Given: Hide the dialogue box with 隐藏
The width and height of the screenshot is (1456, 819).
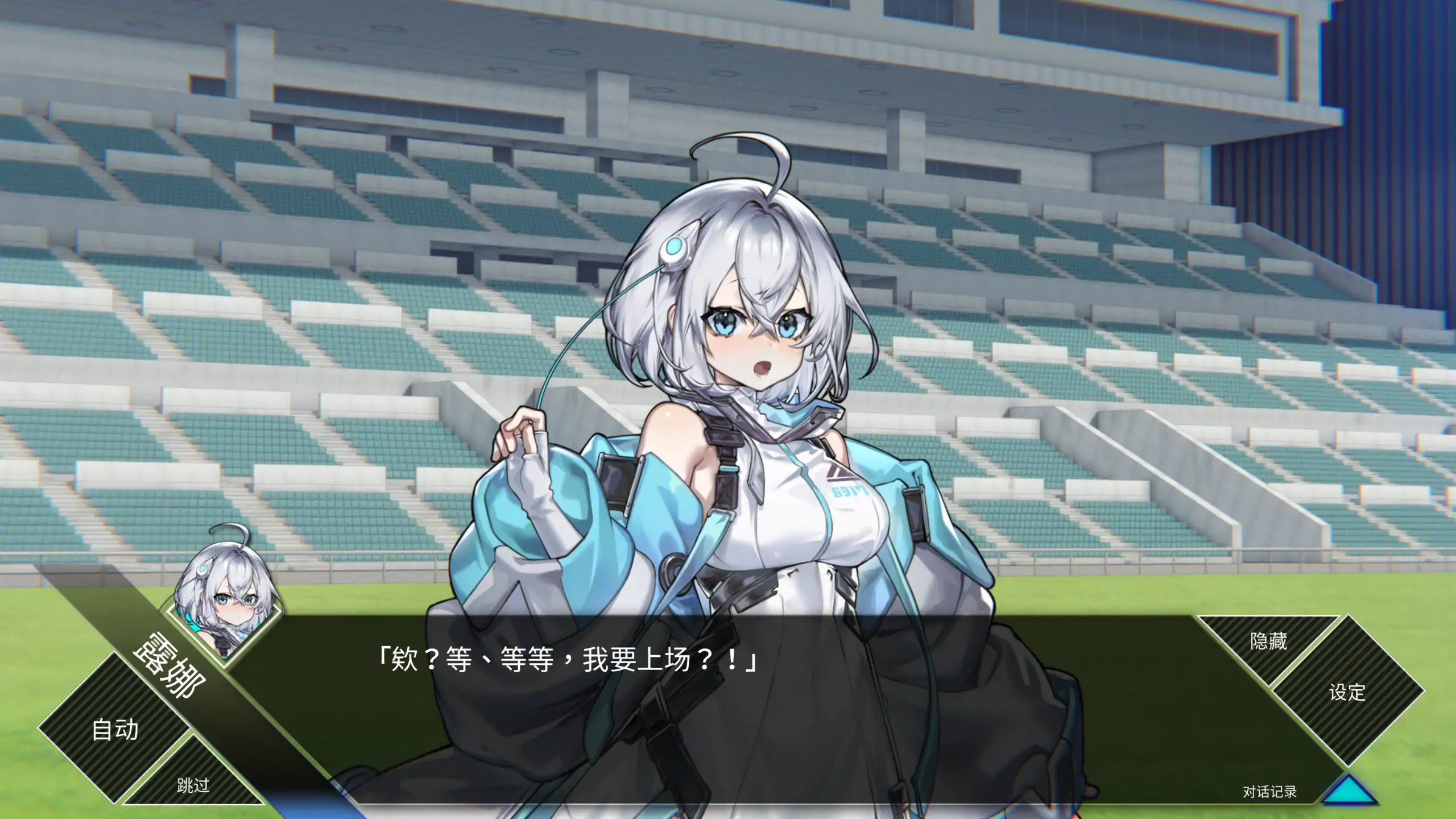Looking at the screenshot, I should point(1268,642).
